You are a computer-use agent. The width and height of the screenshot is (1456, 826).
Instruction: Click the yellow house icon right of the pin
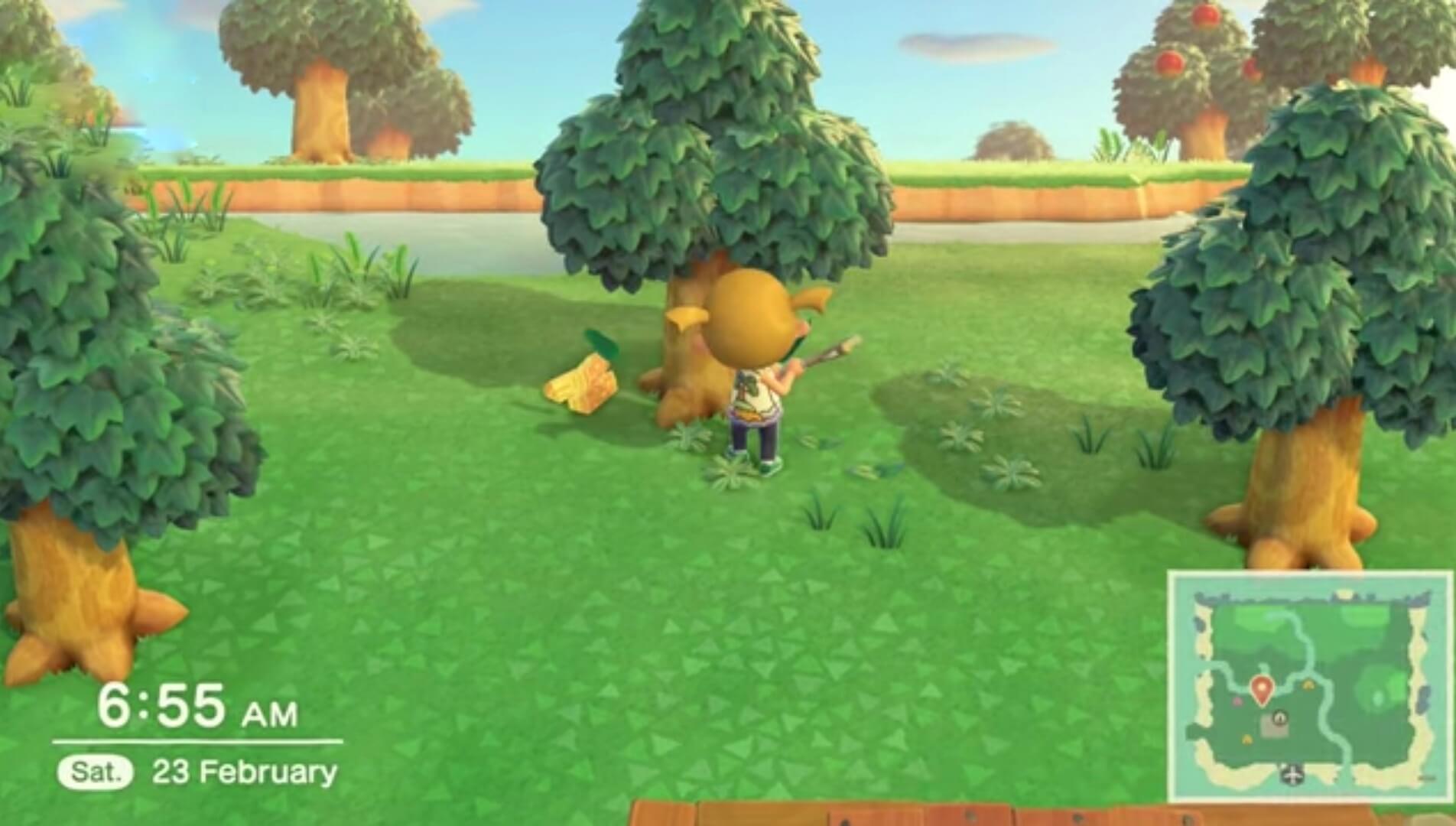tap(1309, 685)
